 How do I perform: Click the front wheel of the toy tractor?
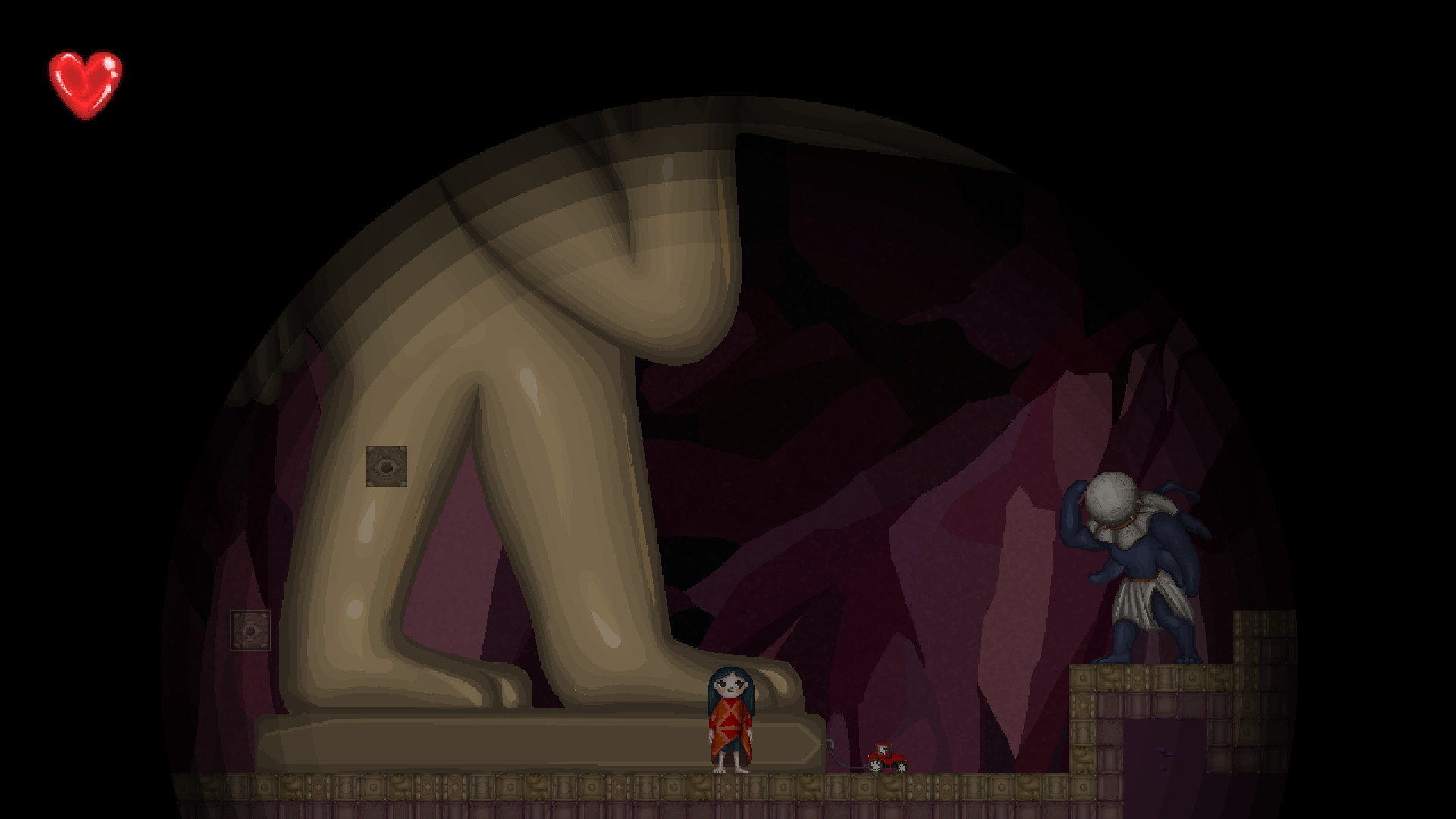pyautogui.click(x=901, y=770)
